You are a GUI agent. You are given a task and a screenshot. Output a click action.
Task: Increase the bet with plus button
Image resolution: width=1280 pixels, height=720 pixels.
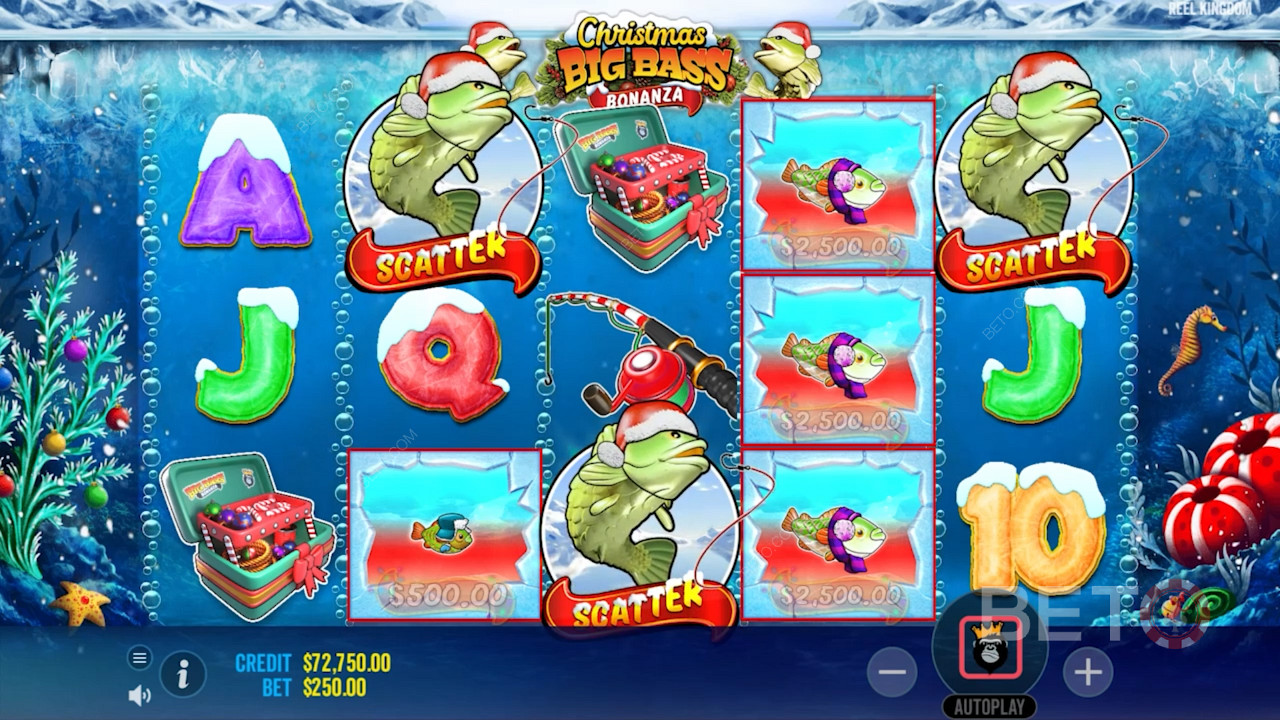click(x=1087, y=672)
